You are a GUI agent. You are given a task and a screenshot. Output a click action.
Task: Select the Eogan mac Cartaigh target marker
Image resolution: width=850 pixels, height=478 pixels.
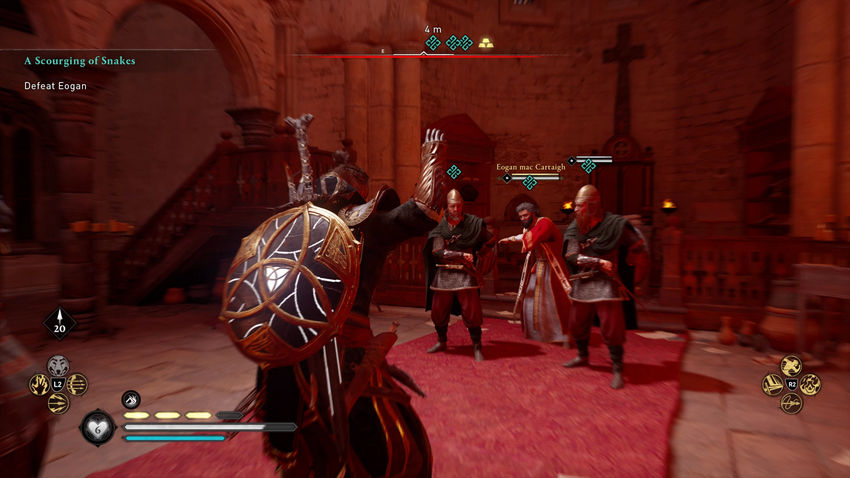click(x=529, y=181)
